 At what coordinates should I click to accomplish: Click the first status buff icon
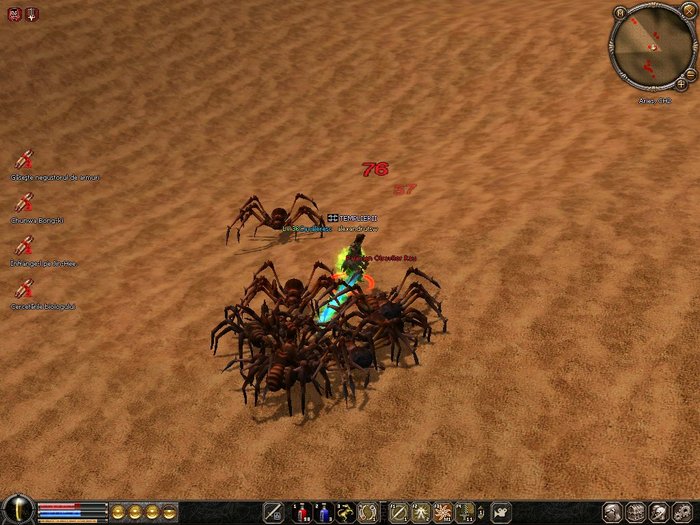14,13
